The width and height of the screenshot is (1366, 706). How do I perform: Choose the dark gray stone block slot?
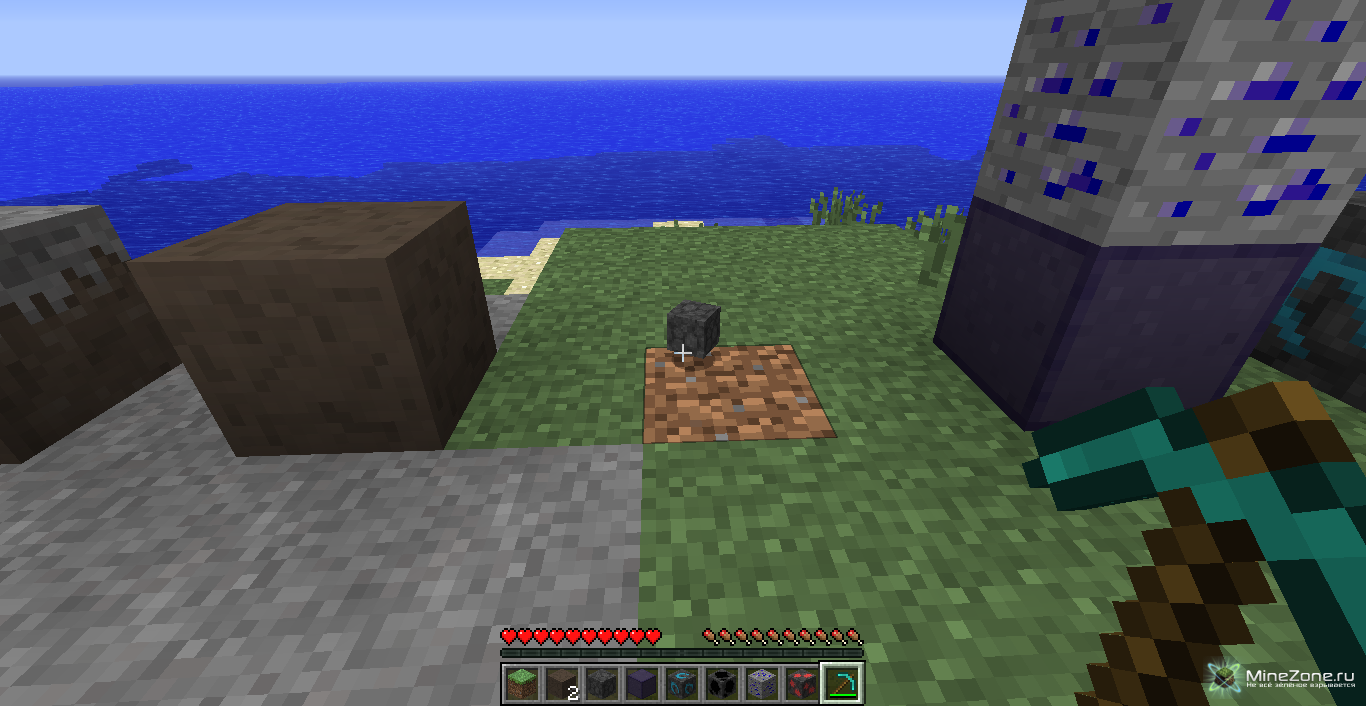point(601,683)
